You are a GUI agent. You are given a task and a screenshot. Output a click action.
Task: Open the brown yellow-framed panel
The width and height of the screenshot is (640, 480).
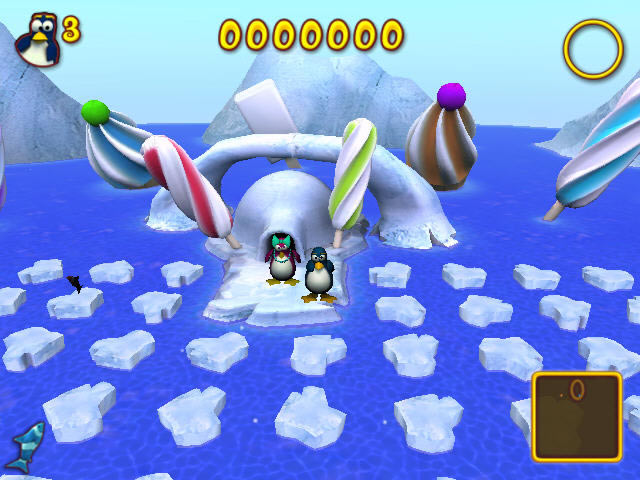577,416
